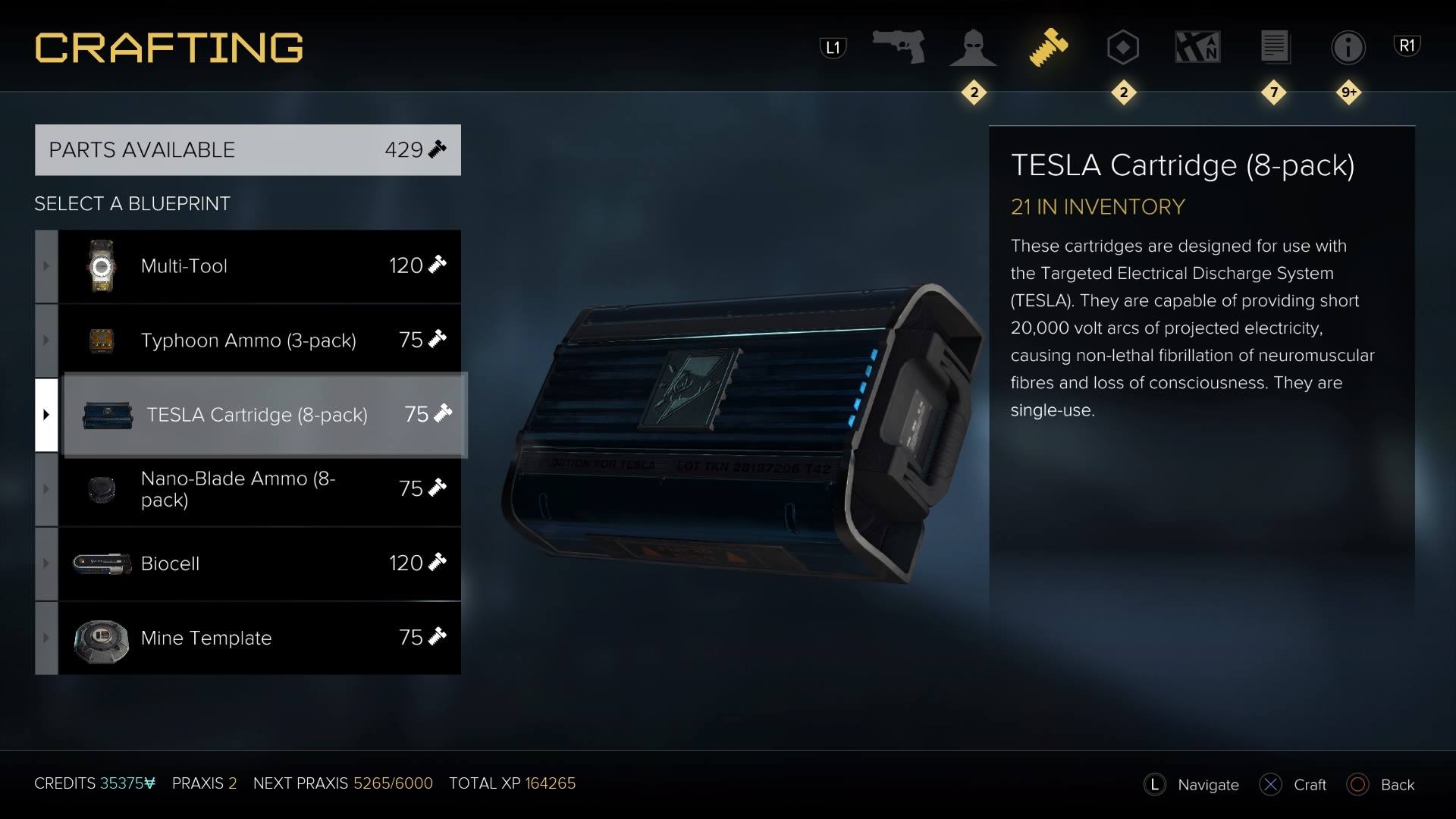Viewport: 1456px width, 819px height.
Task: Expand the arrow beside the Biocell row
Action: tap(45, 563)
